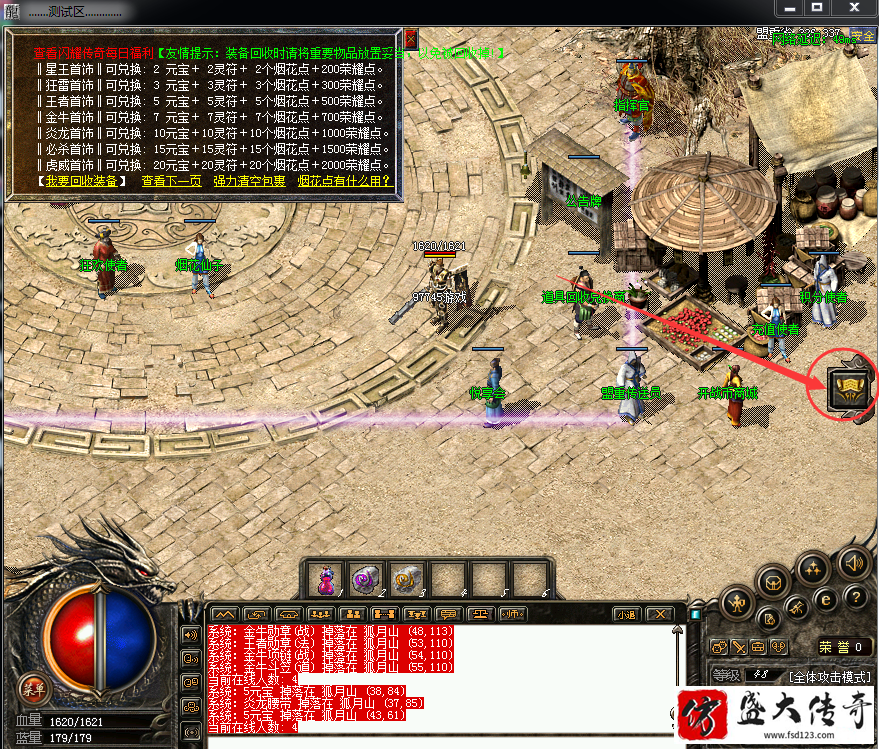Select 强力清空包裹 option

pyautogui.click(x=249, y=181)
